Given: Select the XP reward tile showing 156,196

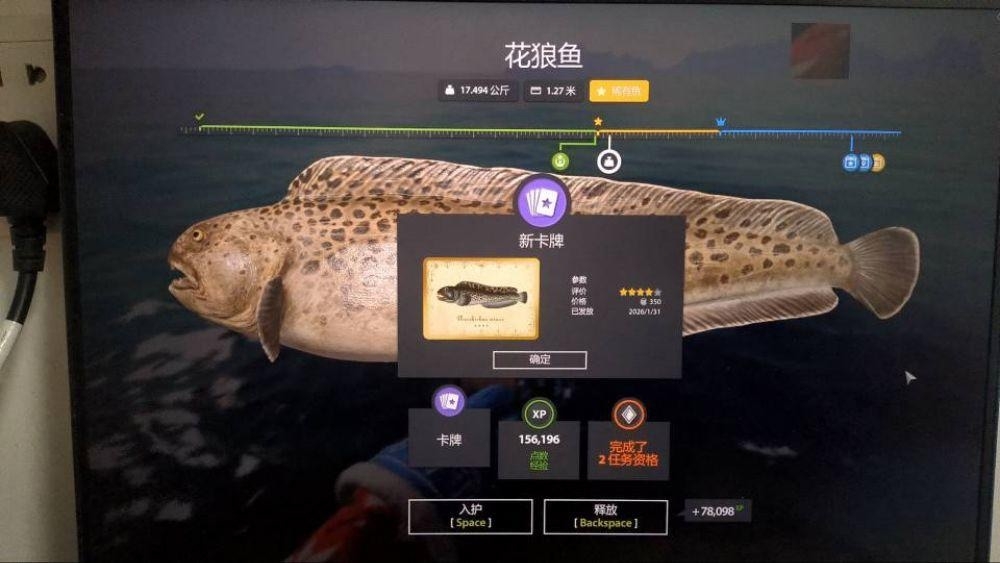Looking at the screenshot, I should point(538,440).
